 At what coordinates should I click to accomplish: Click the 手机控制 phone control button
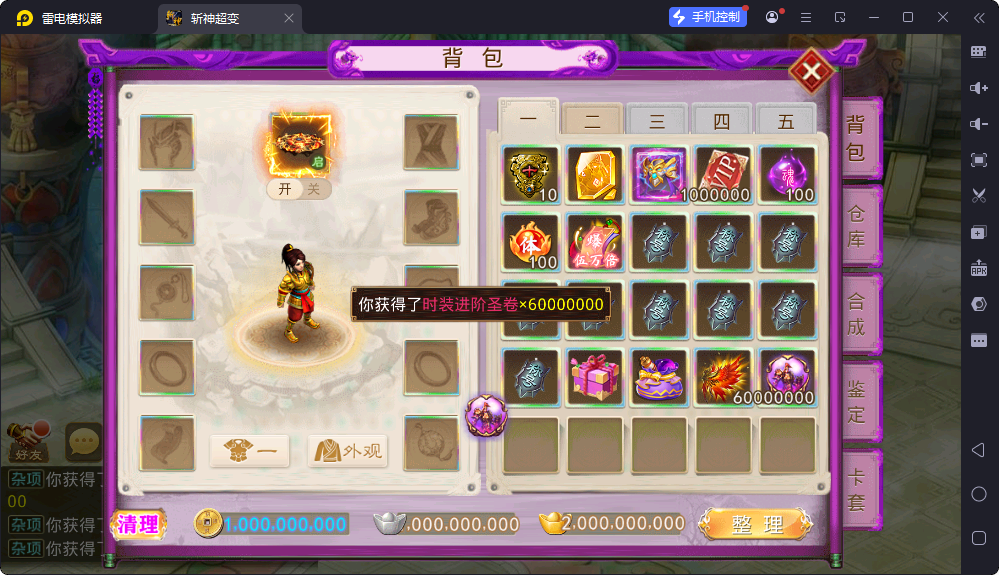(708, 17)
